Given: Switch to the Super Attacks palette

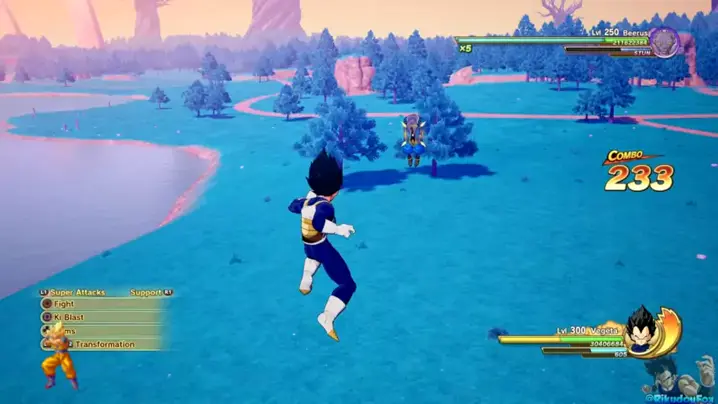Looking at the screenshot, I should point(76,292).
